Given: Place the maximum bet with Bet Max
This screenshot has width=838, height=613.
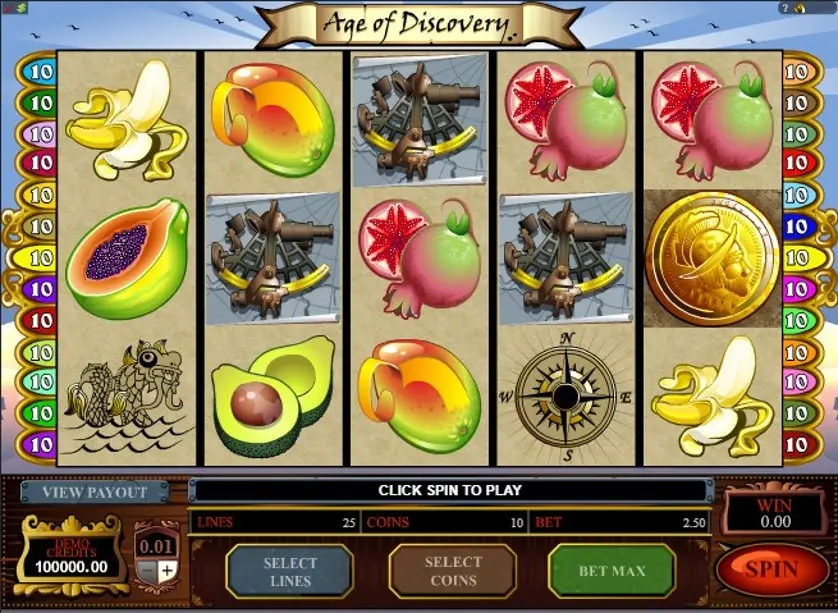Looking at the screenshot, I should click(612, 571).
